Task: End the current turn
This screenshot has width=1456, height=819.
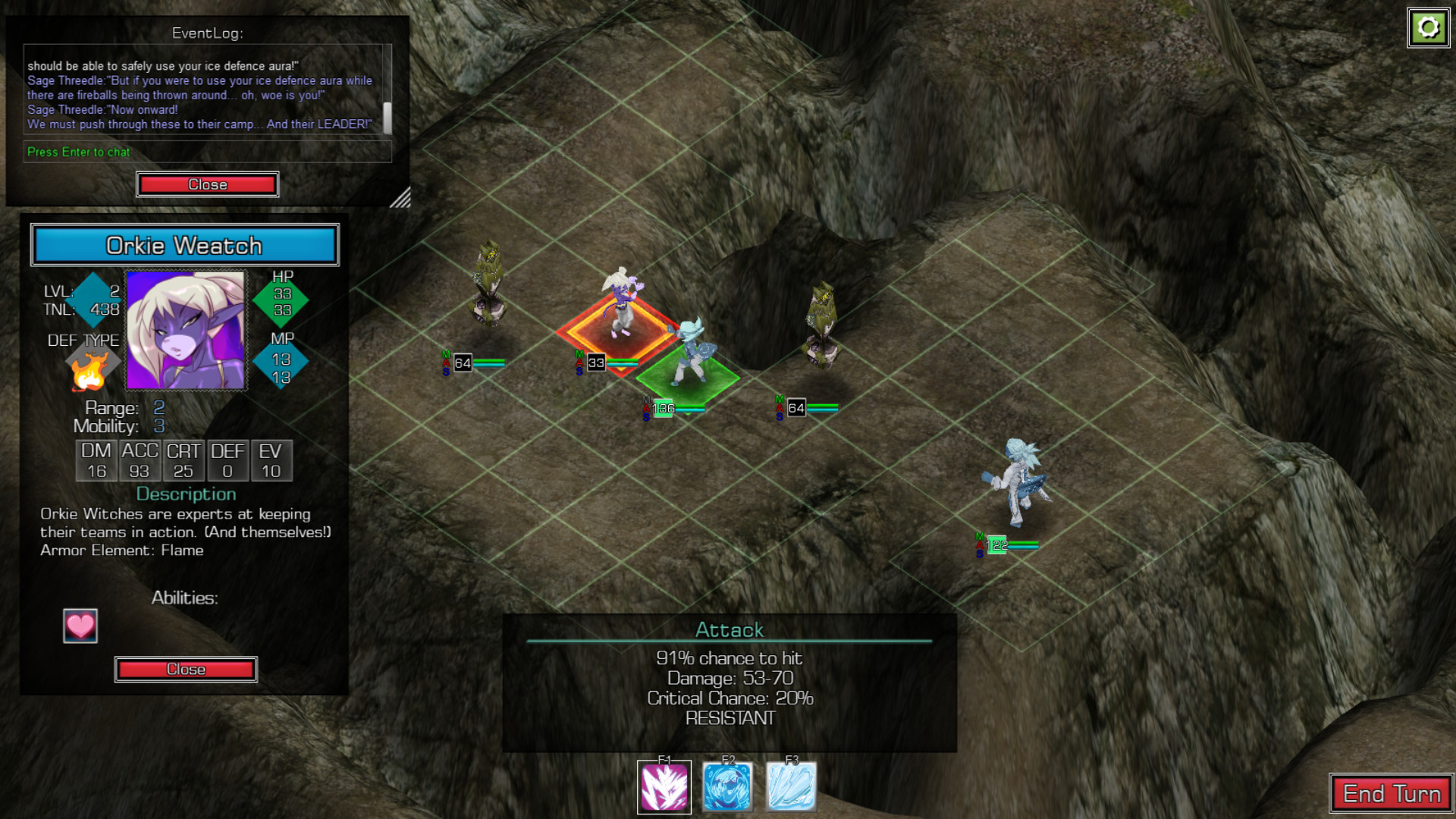Action: tap(1391, 793)
